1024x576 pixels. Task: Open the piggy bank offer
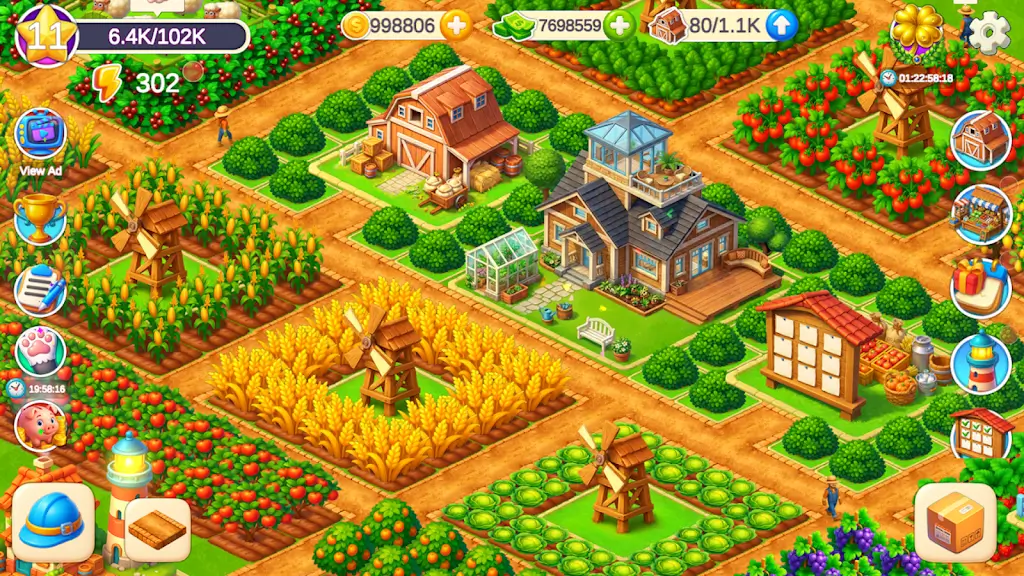point(40,425)
